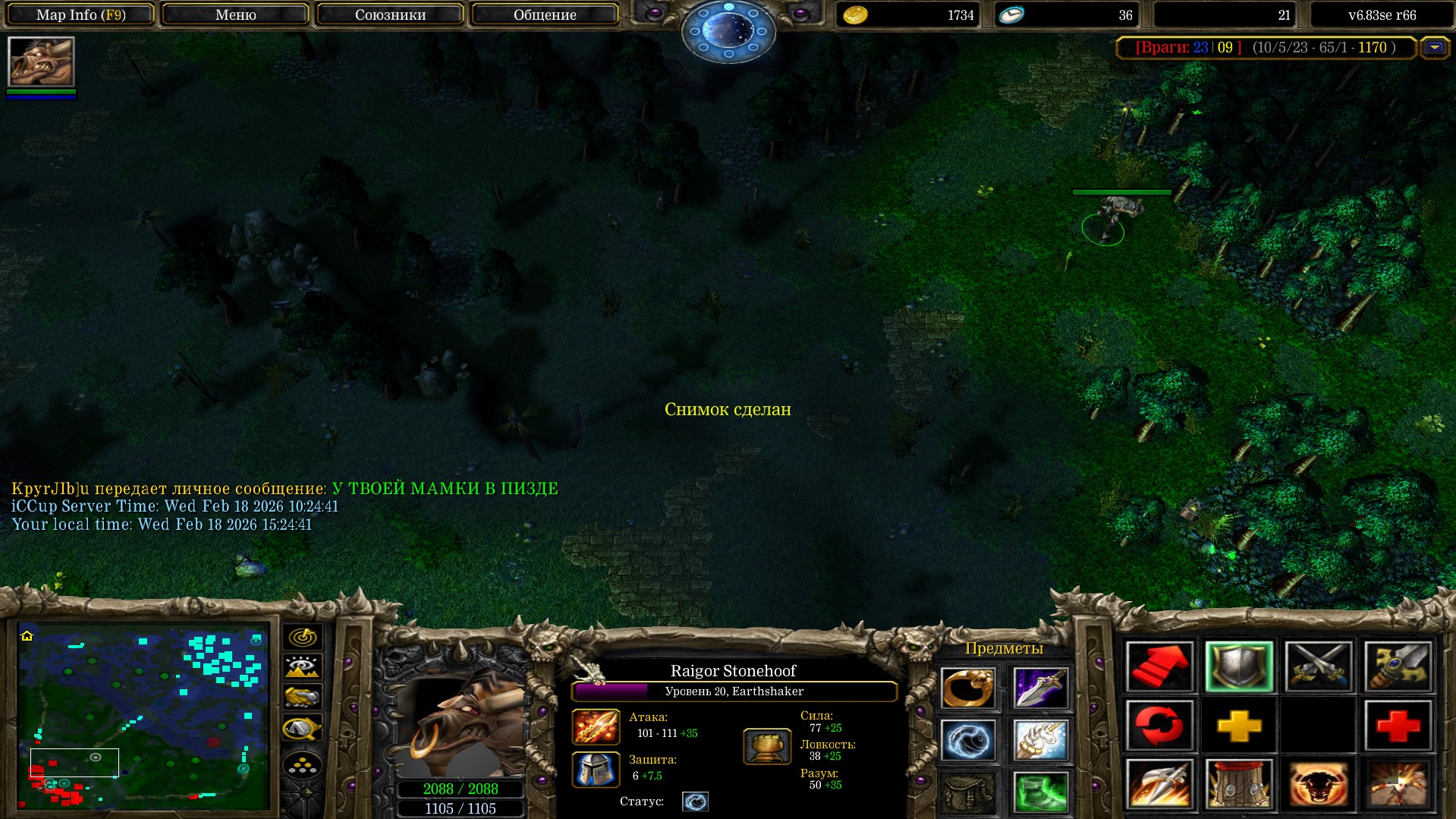Use the blink dagger item

(x=1040, y=688)
